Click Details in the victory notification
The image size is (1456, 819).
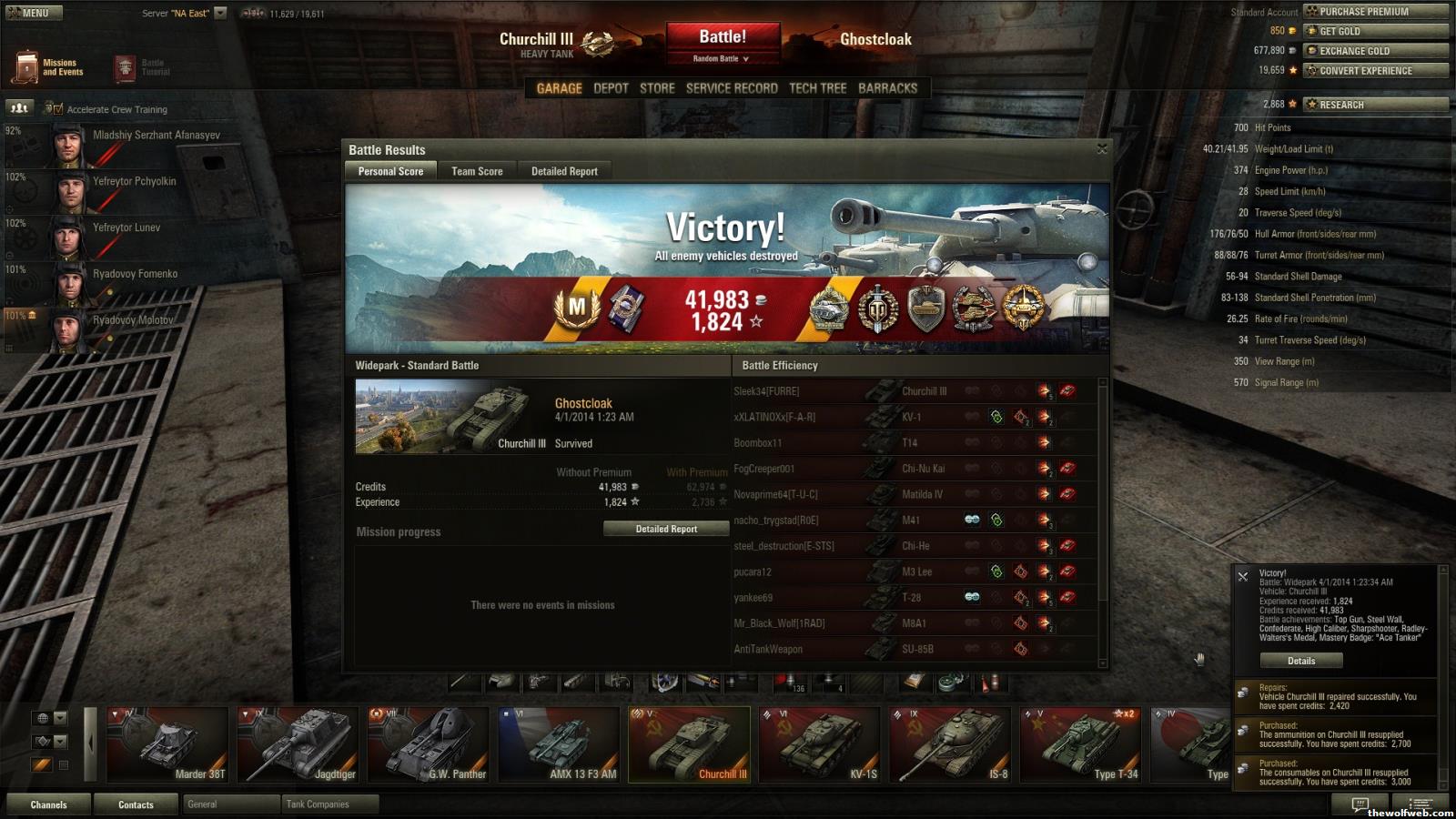(x=1300, y=661)
